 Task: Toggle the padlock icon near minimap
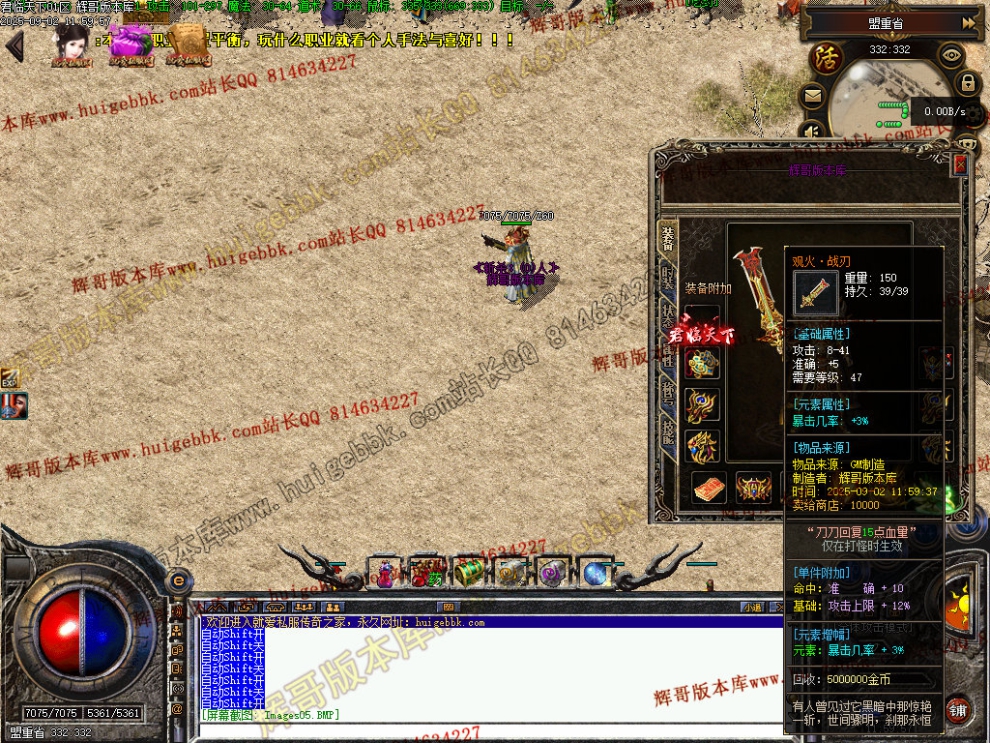967,83
